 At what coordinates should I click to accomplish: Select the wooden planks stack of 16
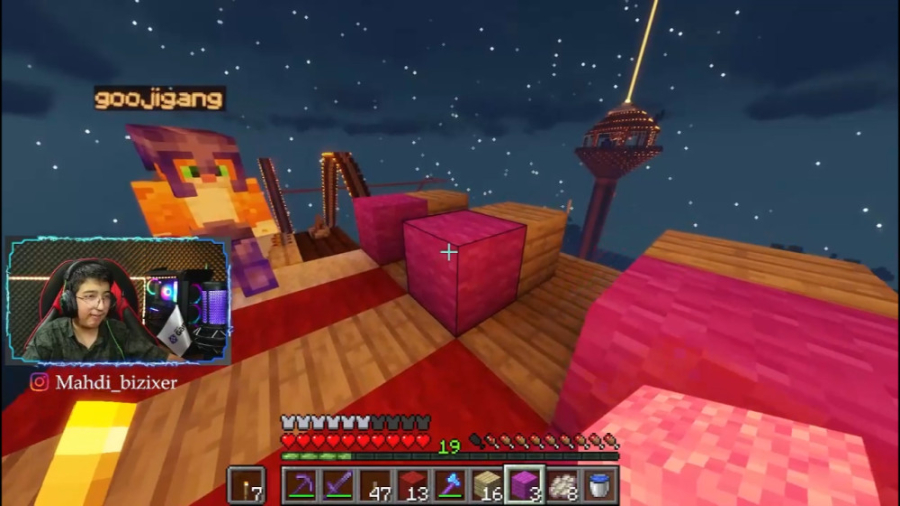(x=487, y=485)
